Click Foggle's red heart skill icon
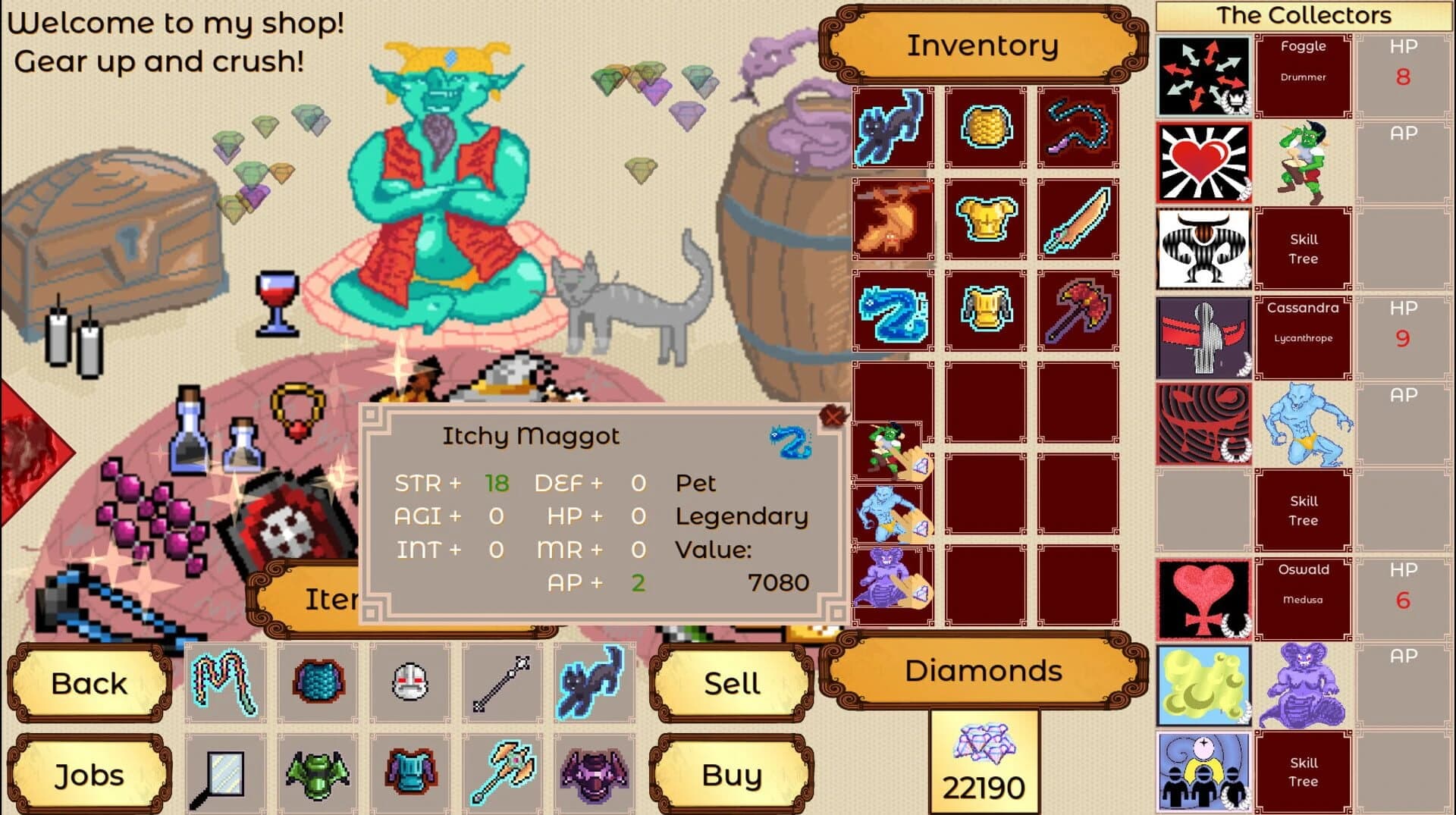The height and width of the screenshot is (815, 1456). point(1203,161)
